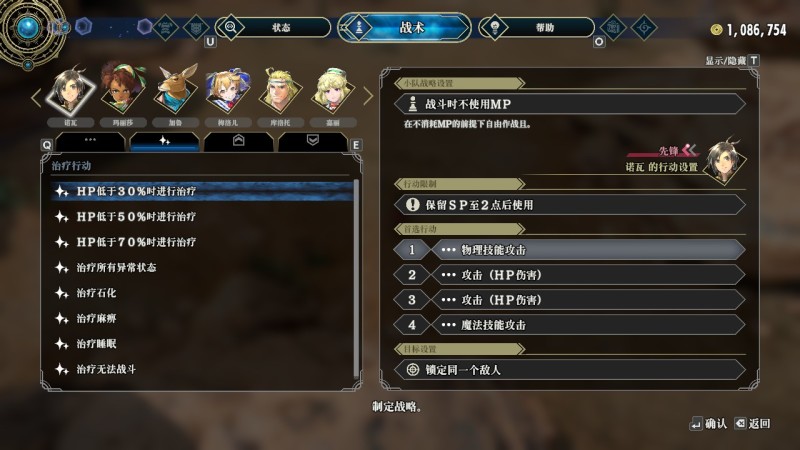Screen dimensions: 800x450
Task: Choose the headband man 库洛托 portrait
Action: (280, 91)
